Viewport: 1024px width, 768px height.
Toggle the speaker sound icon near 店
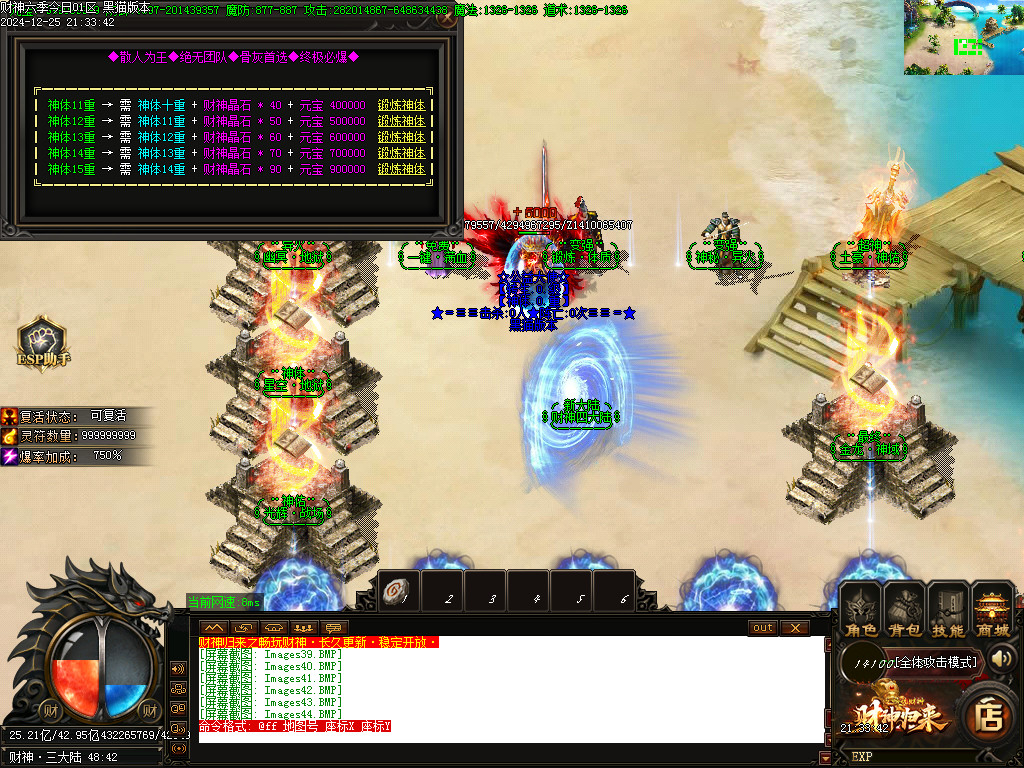(x=1003, y=658)
